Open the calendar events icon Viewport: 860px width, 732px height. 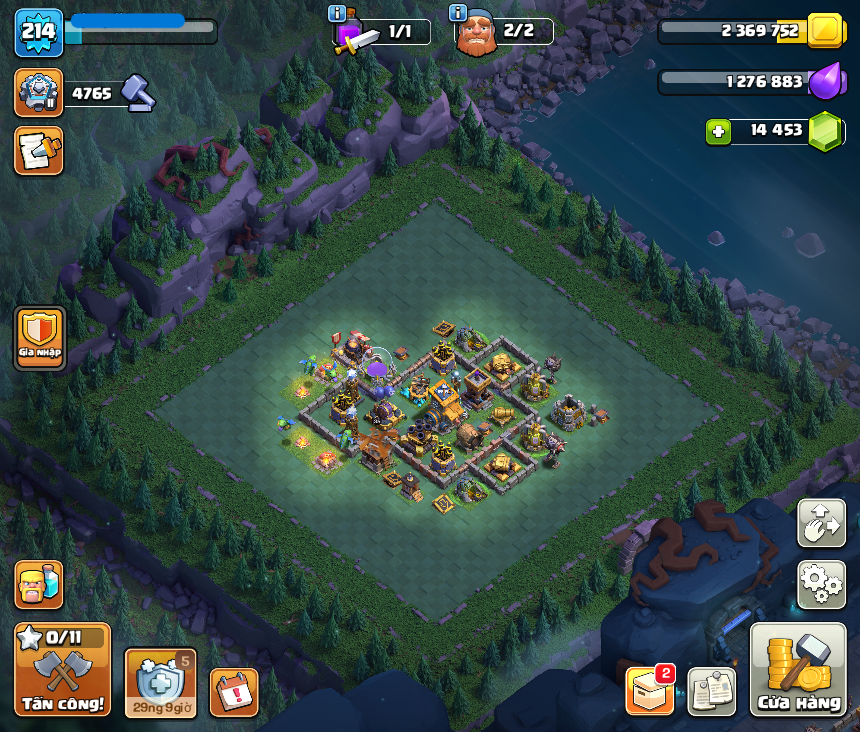[234, 692]
